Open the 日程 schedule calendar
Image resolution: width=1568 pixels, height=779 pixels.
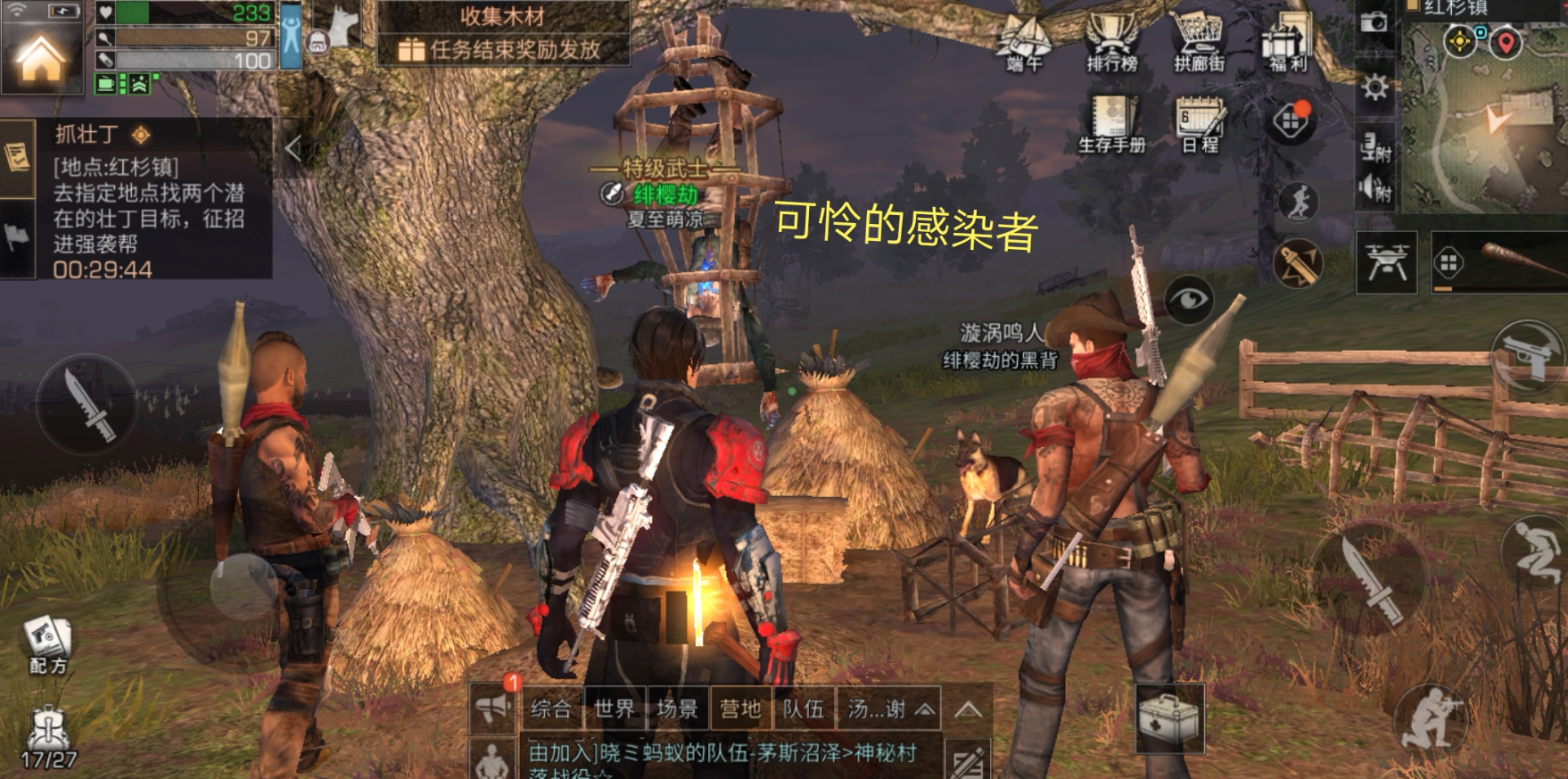[1200, 123]
